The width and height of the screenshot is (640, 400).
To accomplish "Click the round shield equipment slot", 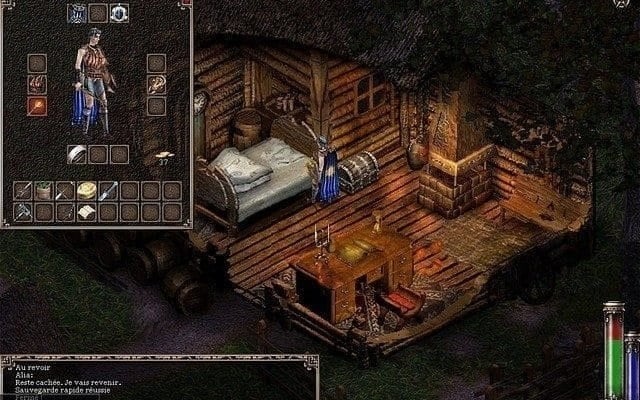I will pyautogui.click(x=119, y=13).
